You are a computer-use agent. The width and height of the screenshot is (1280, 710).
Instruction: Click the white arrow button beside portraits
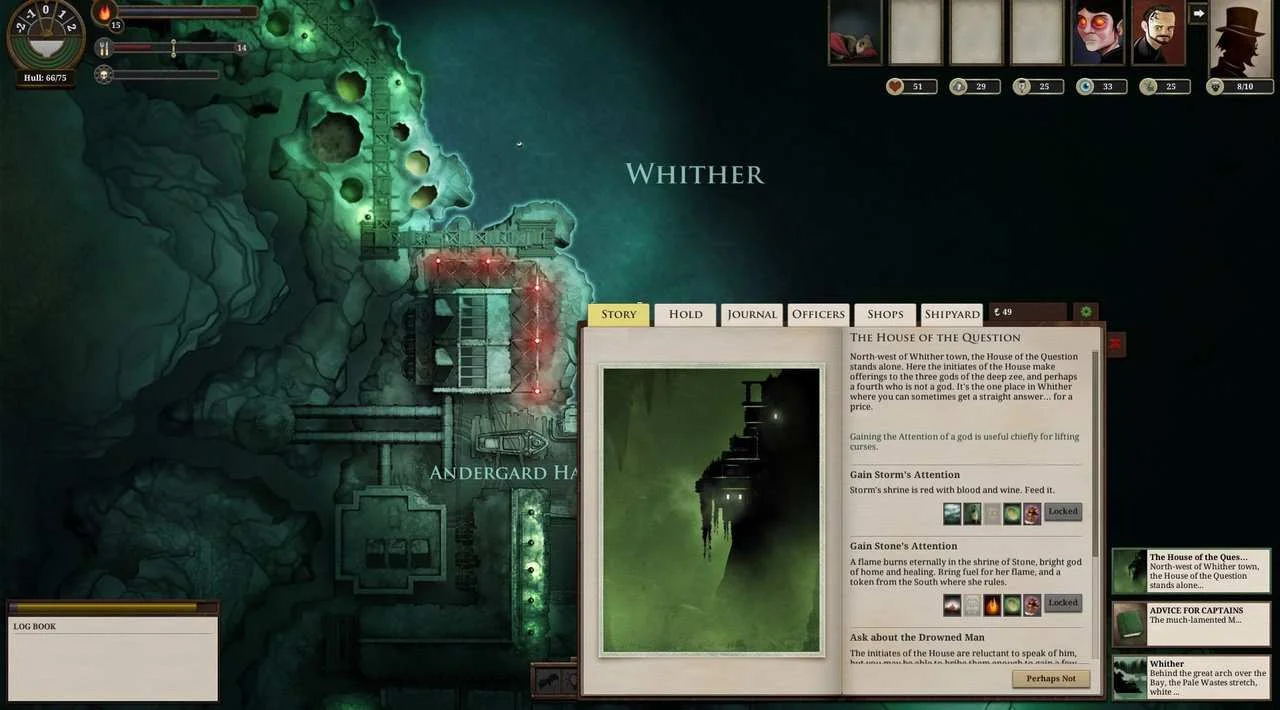(1198, 13)
